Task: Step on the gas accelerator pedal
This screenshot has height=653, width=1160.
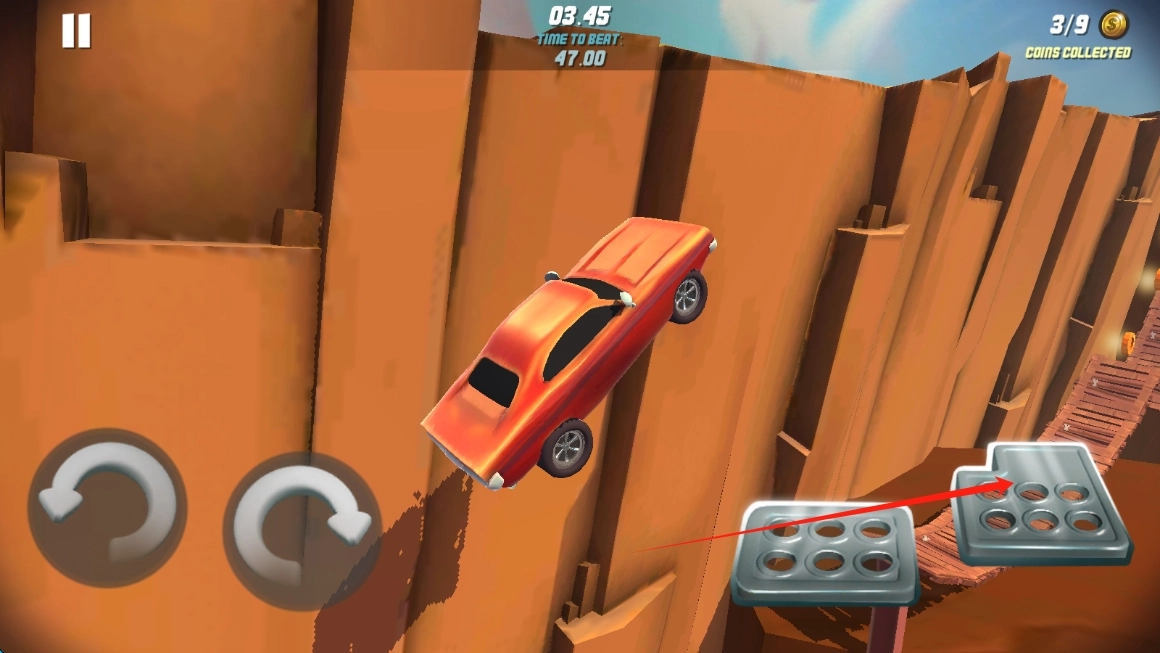Action: click(x=1040, y=506)
